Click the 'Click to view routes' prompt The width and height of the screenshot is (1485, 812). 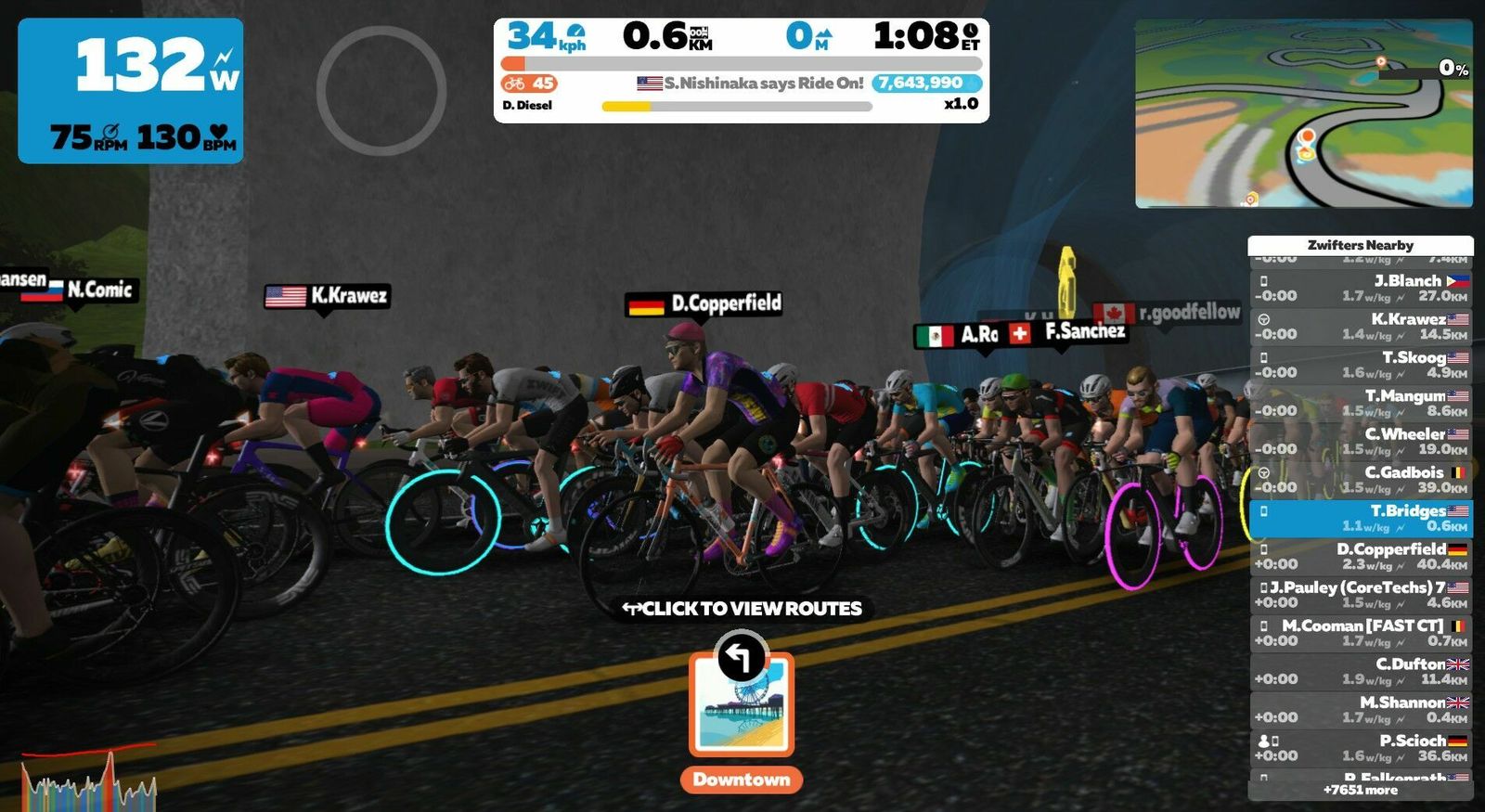742,609
